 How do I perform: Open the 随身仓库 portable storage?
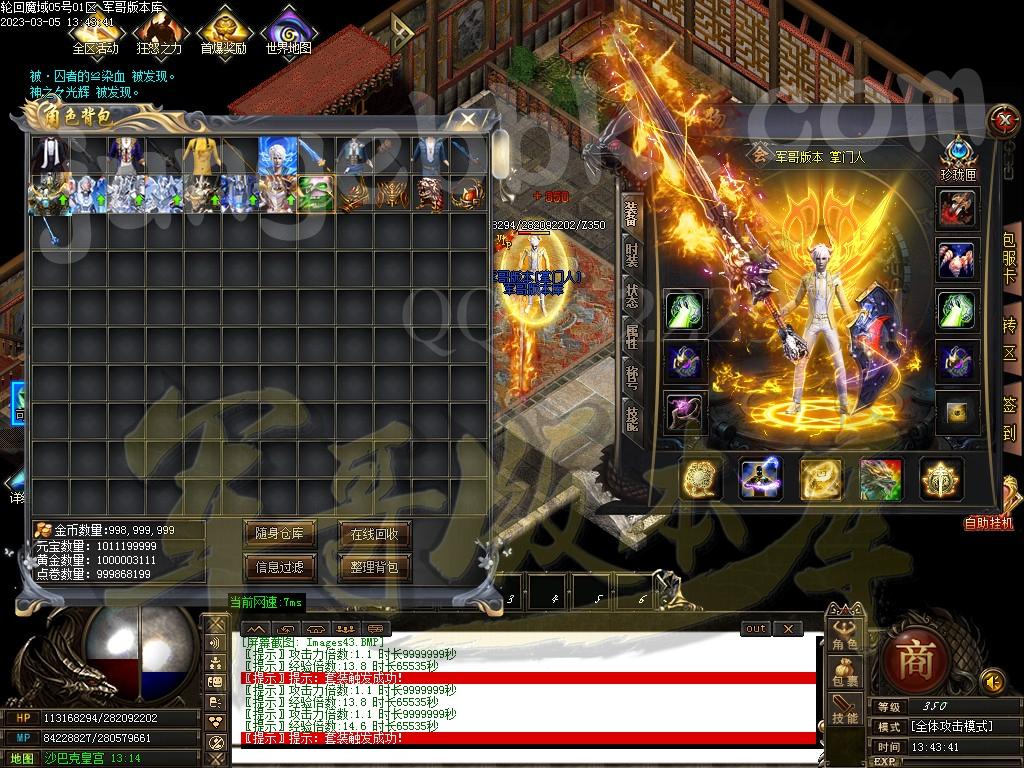(x=280, y=534)
